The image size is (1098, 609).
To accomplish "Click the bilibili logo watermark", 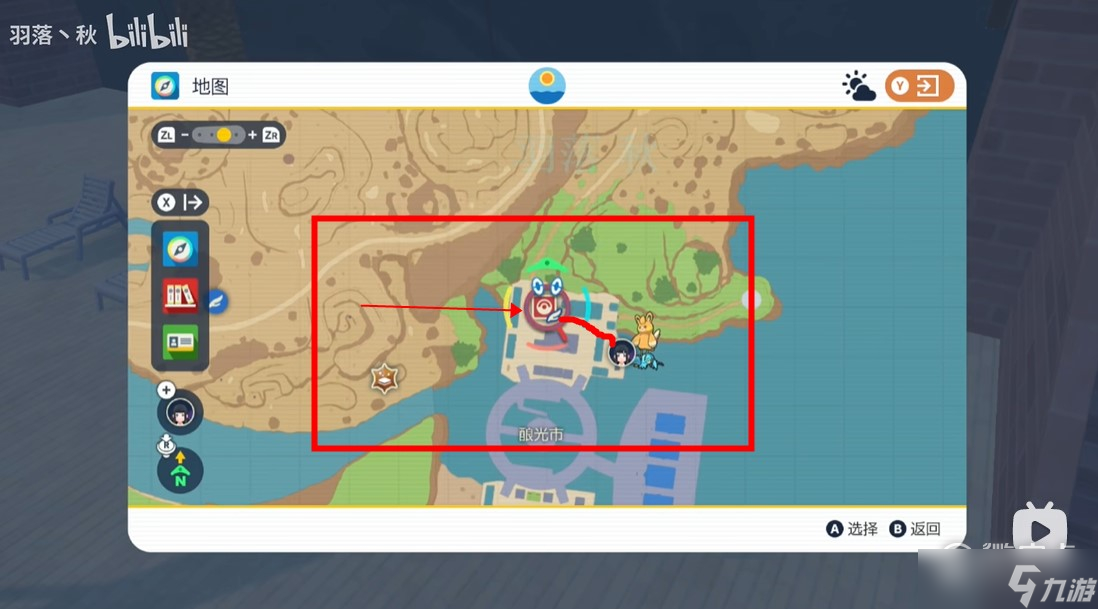I will tap(147, 33).
